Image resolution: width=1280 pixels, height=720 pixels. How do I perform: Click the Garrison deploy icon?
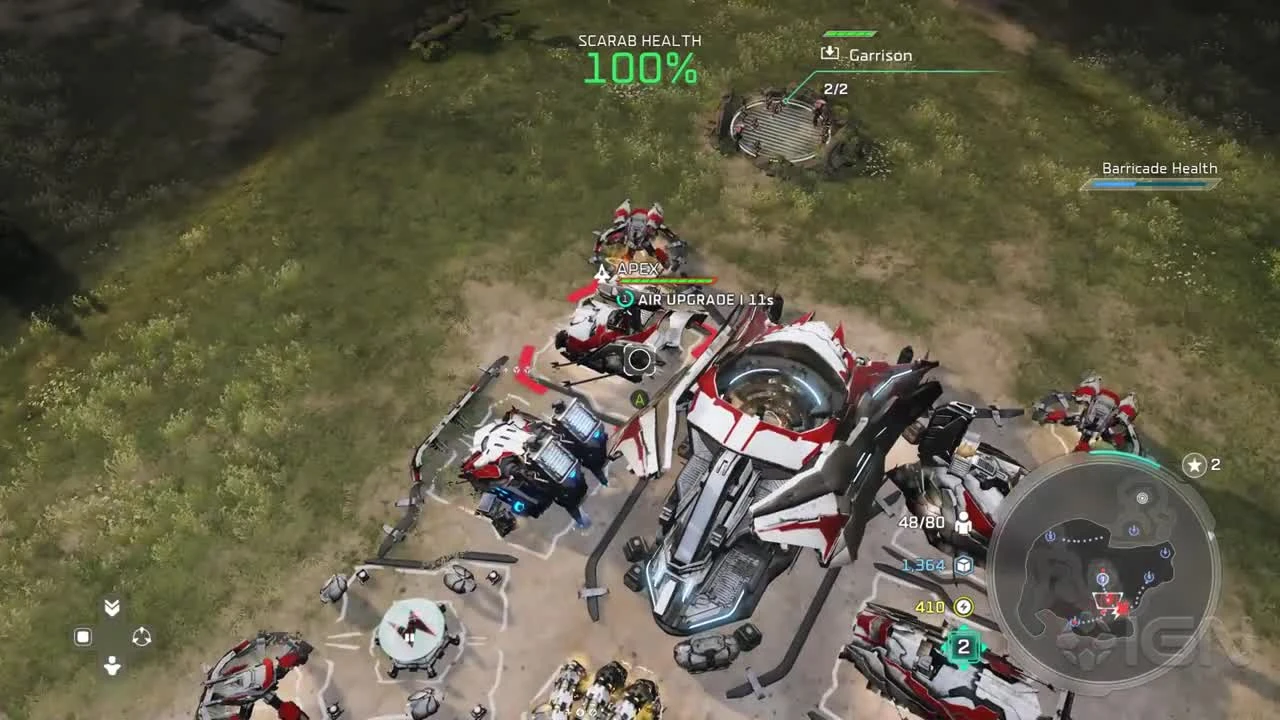point(828,55)
